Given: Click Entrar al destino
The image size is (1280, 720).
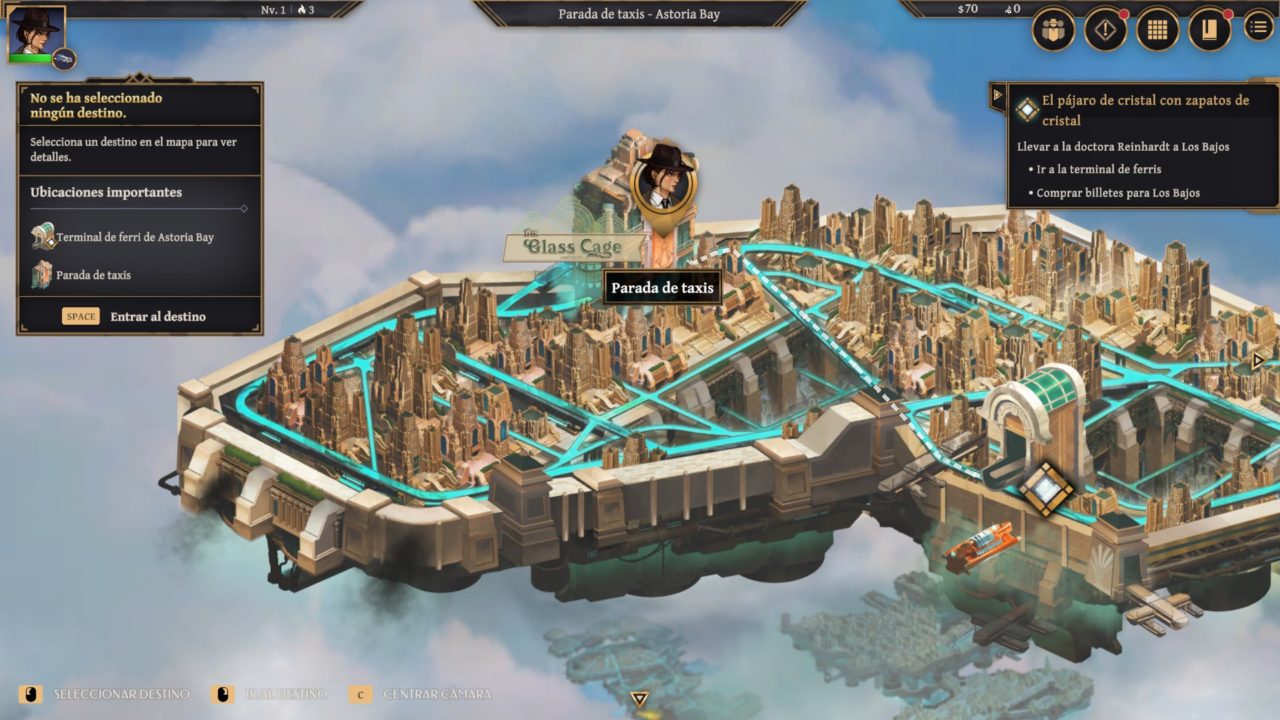Looking at the screenshot, I should [x=157, y=316].
